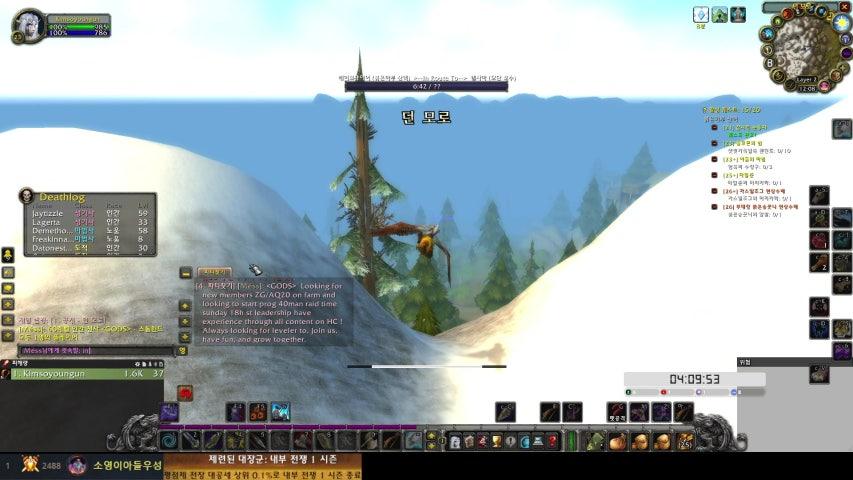Viewport: 853px width, 480px height.
Task: Click the red heart icon near the chat
Action: [x=185, y=393]
